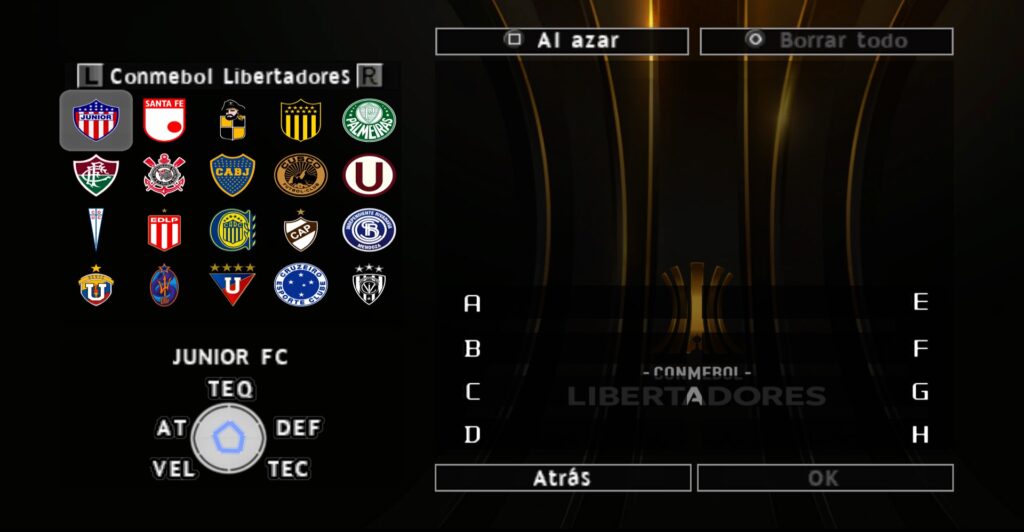
Task: Select the pirate mascot team crest
Action: pyautogui.click(x=232, y=121)
